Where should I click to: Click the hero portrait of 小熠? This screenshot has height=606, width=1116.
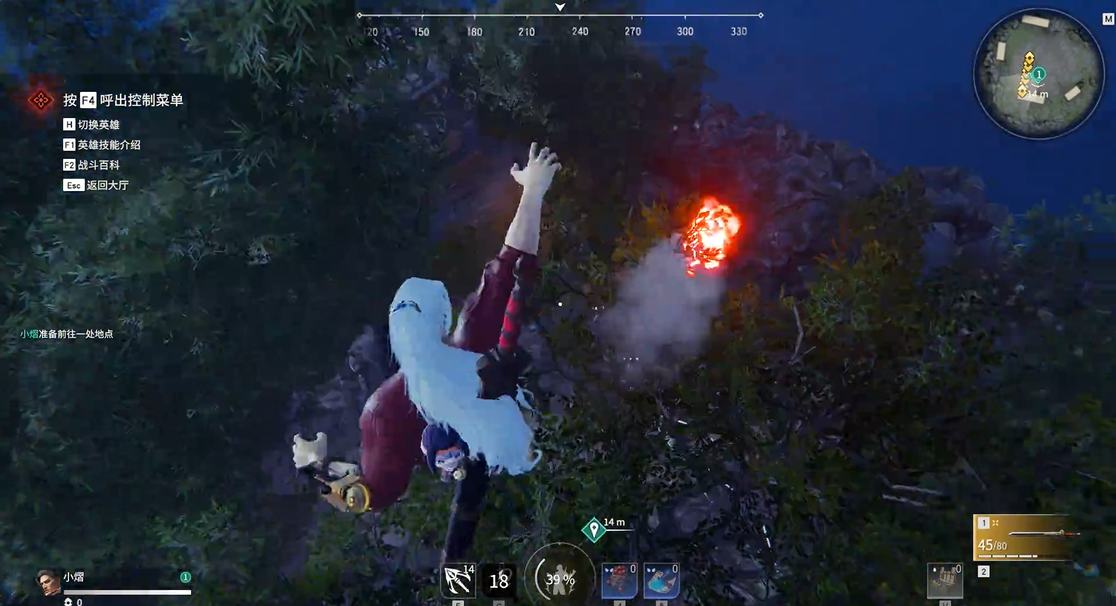[x=47, y=582]
